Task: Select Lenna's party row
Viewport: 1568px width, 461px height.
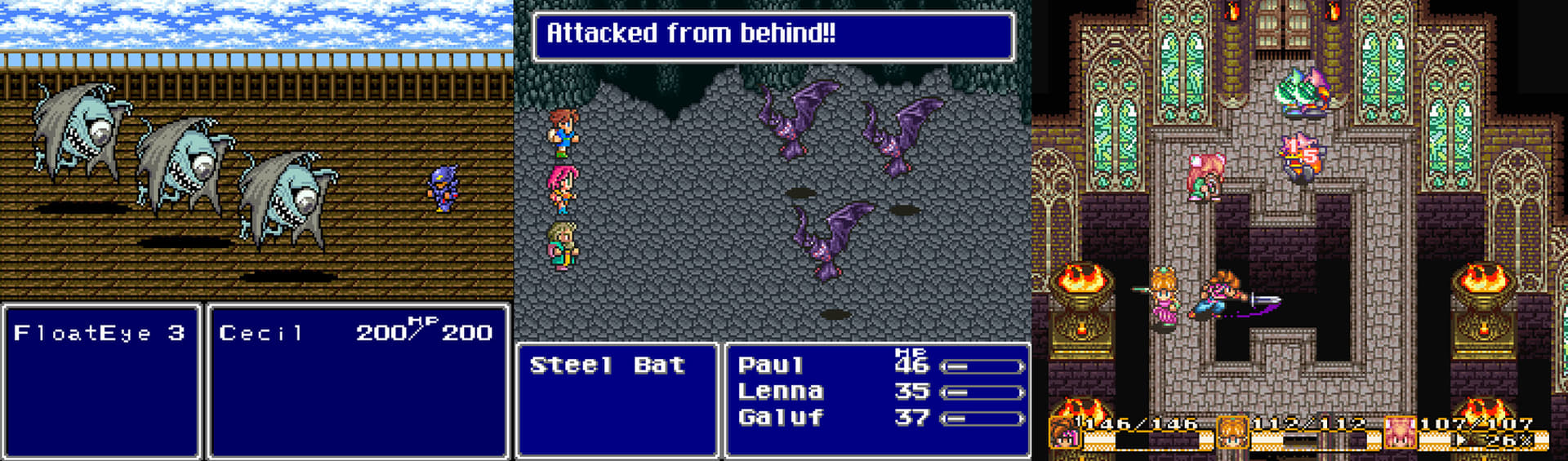Action: tap(780, 392)
